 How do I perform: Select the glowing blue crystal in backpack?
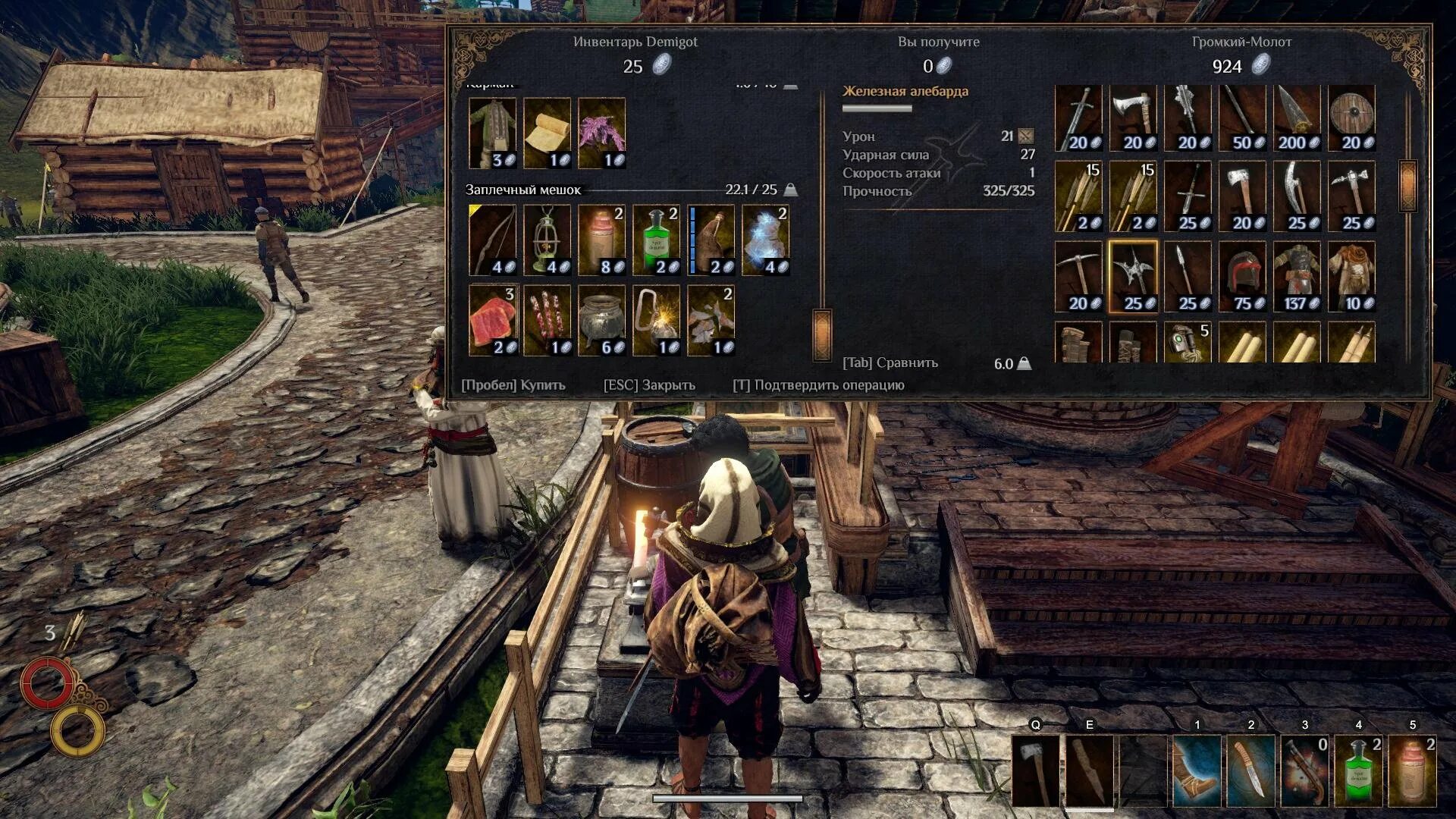pyautogui.click(x=766, y=240)
